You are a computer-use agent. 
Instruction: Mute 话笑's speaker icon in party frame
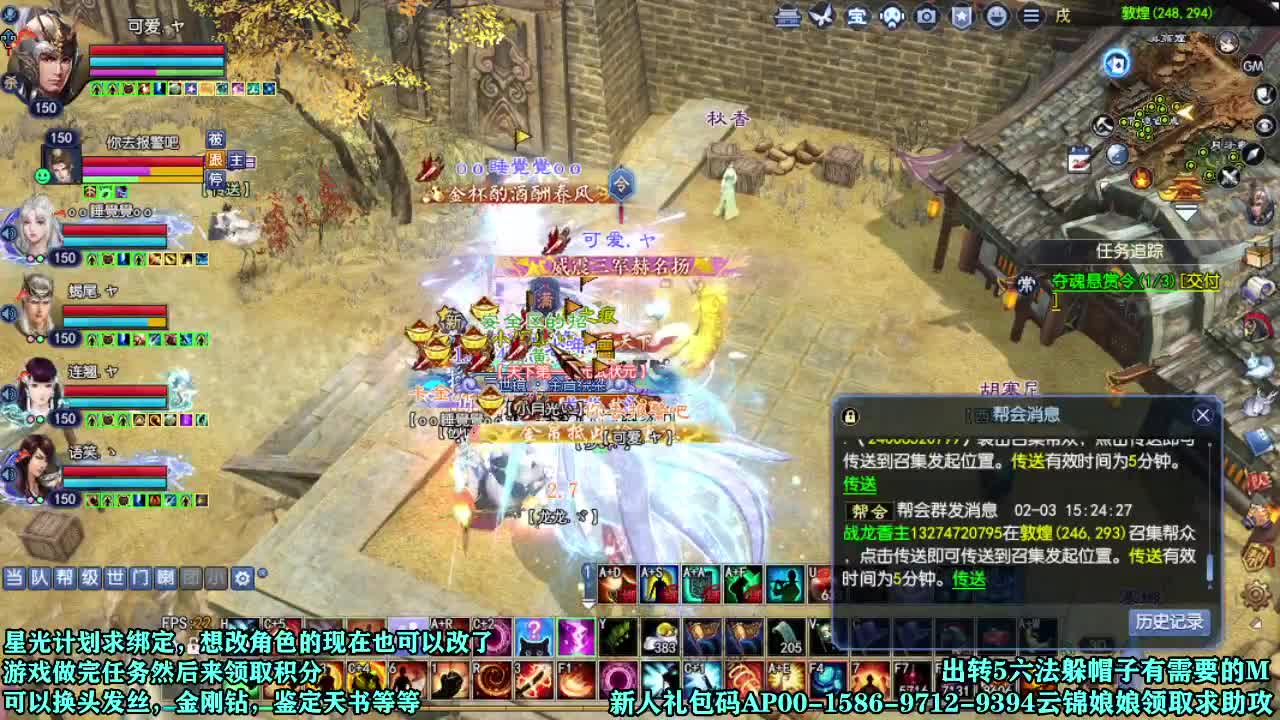(x=8, y=476)
